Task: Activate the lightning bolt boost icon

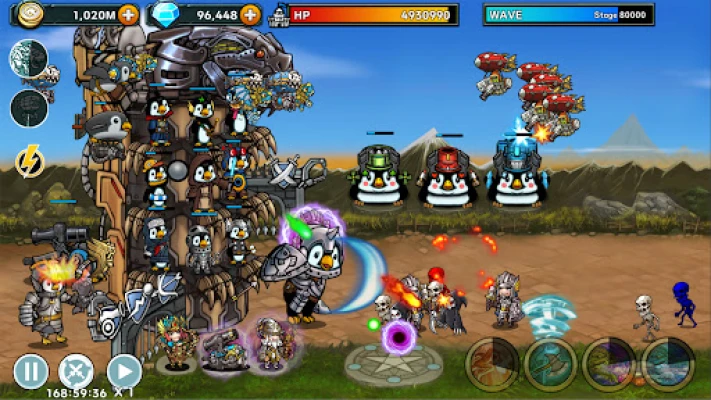Action: [x=29, y=160]
